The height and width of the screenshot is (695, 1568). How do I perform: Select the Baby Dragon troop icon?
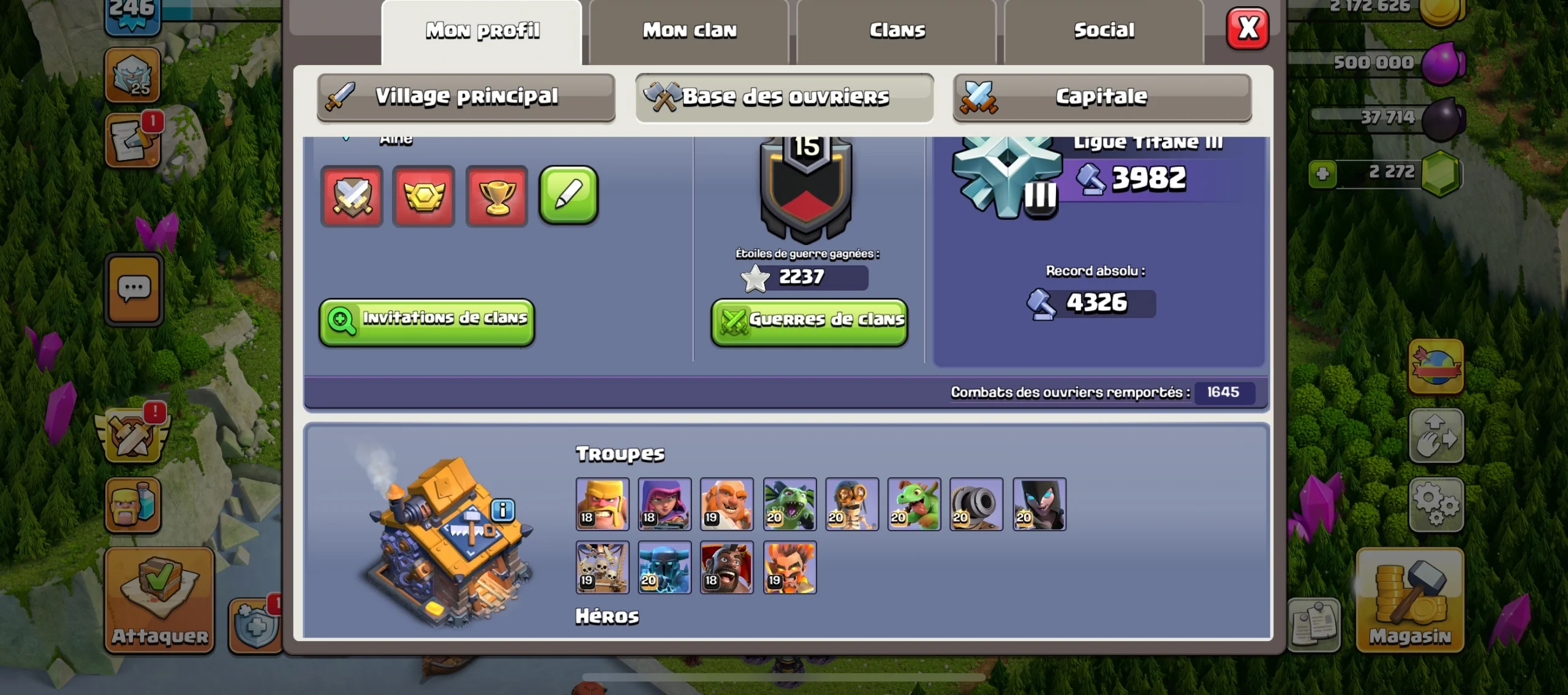[914, 504]
